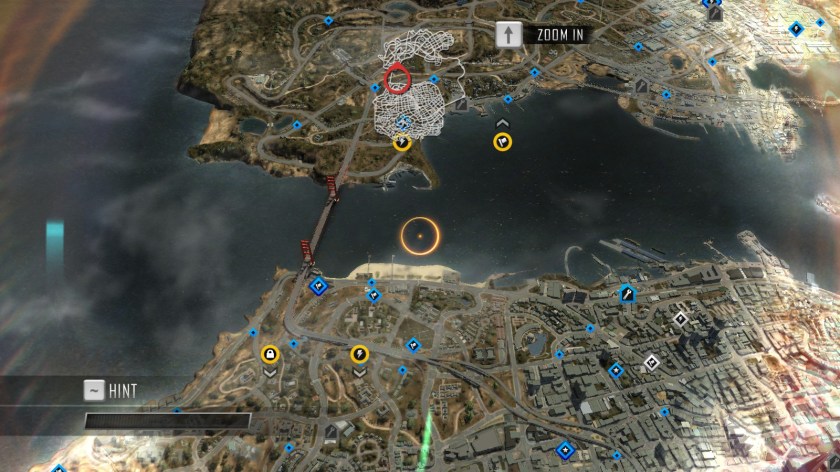Click the red circle marker on the map
This screenshot has width=840, height=472.
coord(397,78)
